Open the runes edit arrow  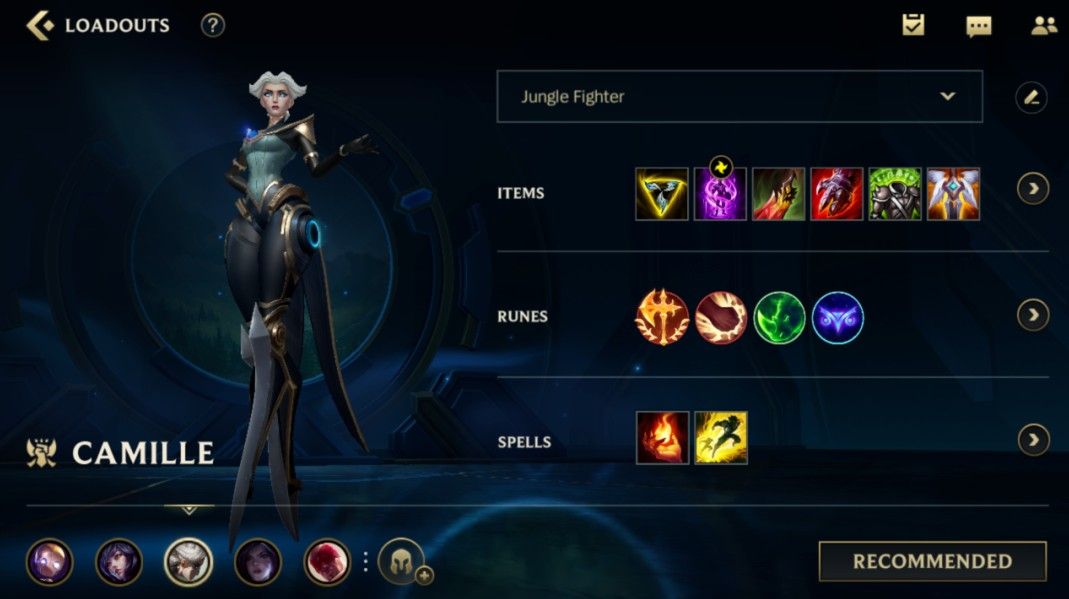pyautogui.click(x=1033, y=315)
